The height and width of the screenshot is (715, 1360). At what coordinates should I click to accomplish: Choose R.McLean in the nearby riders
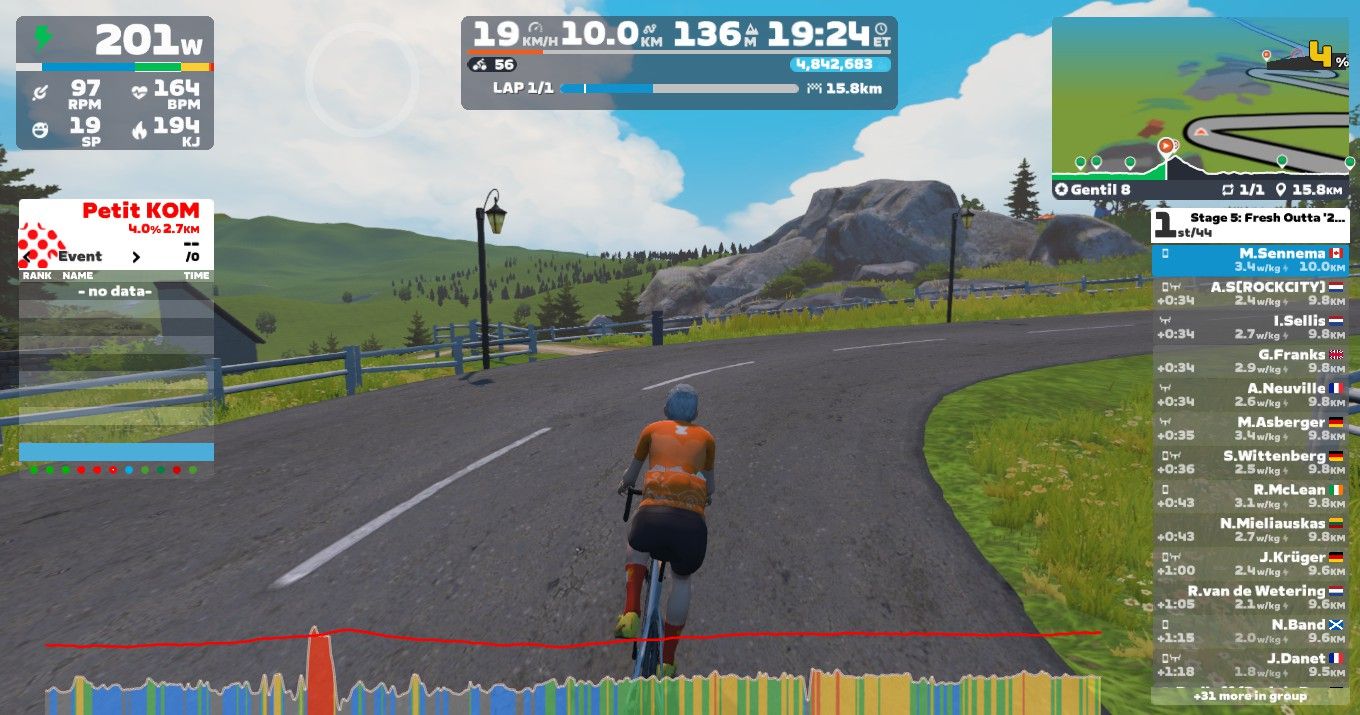pos(1250,496)
